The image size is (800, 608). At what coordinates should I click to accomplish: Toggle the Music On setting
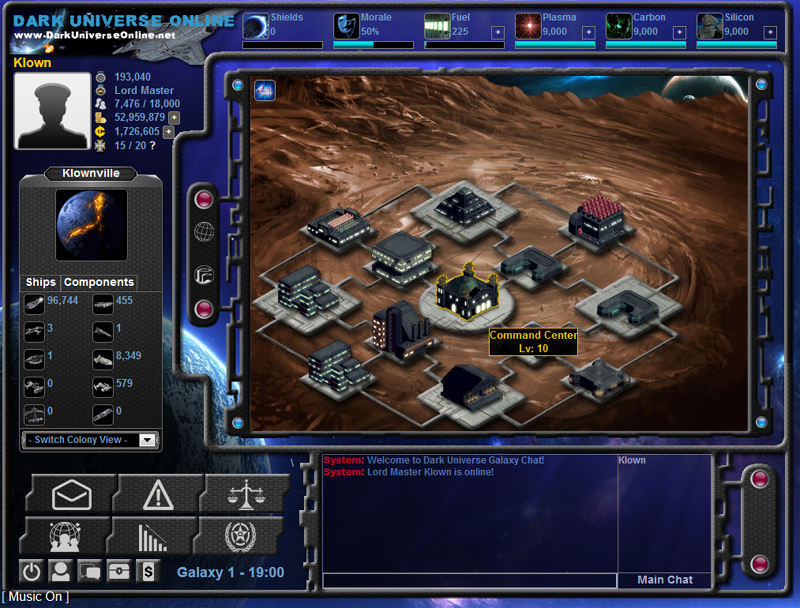pyautogui.click(x=36, y=597)
